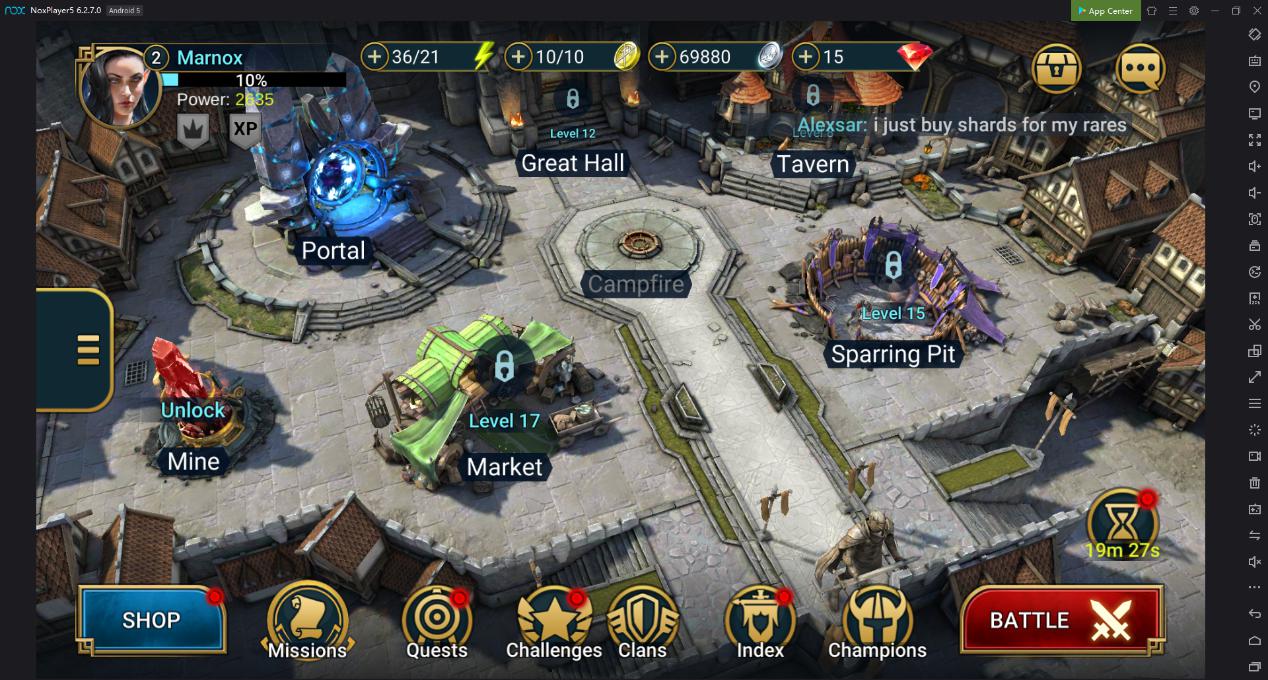Open the Missions menu

(307, 621)
